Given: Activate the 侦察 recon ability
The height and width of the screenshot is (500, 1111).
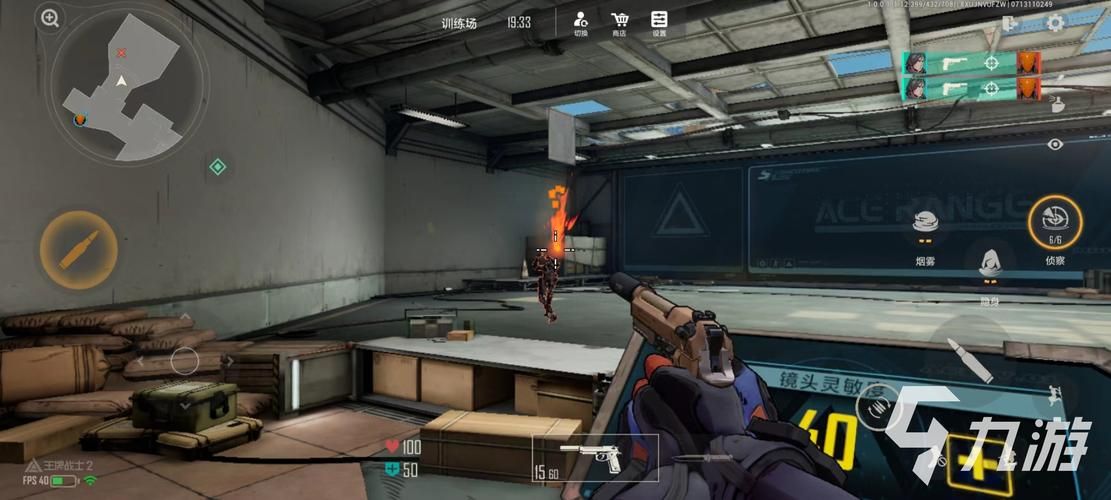Looking at the screenshot, I should [1055, 220].
